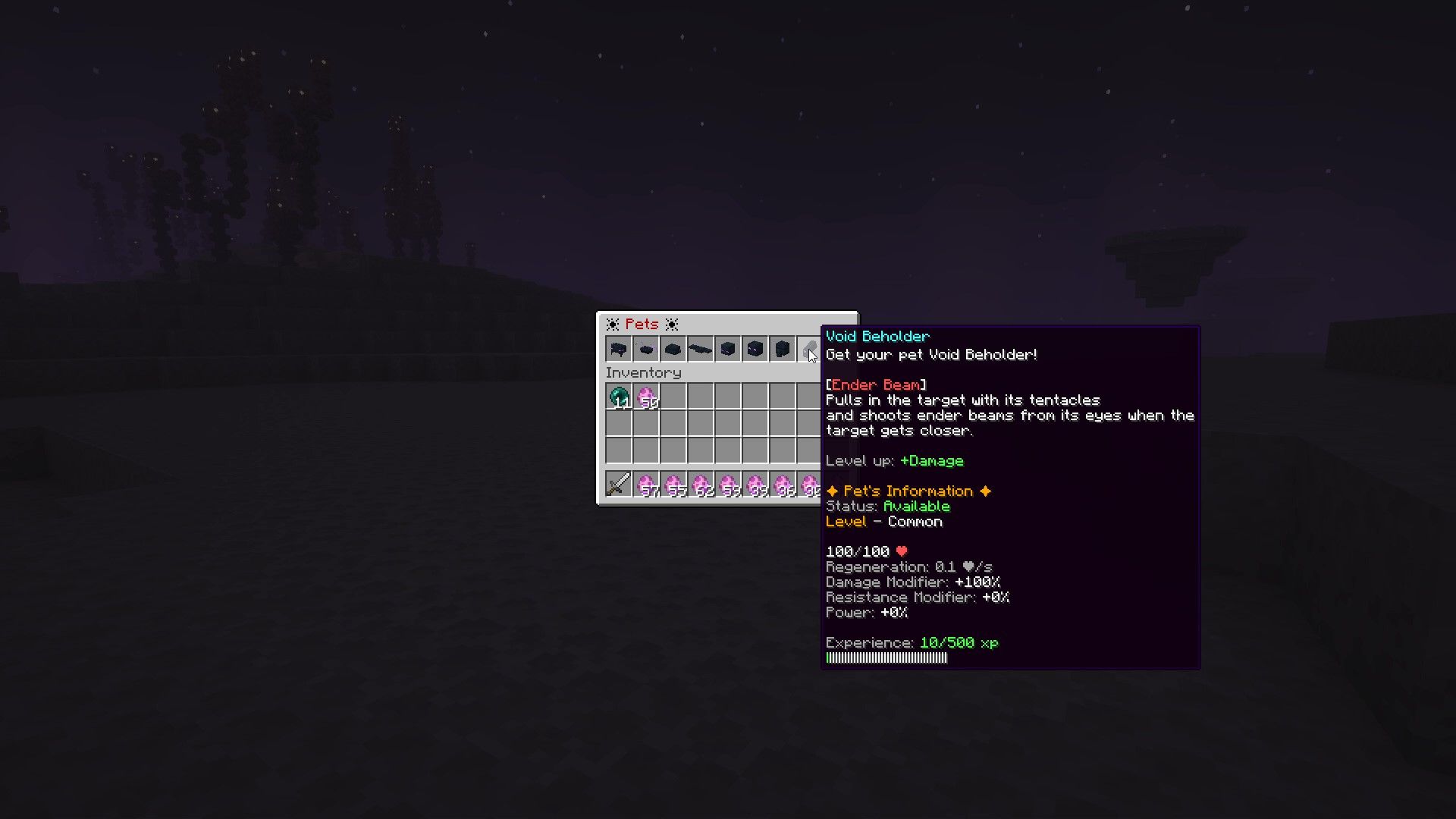Click the Ender Beam ability text

point(876,384)
